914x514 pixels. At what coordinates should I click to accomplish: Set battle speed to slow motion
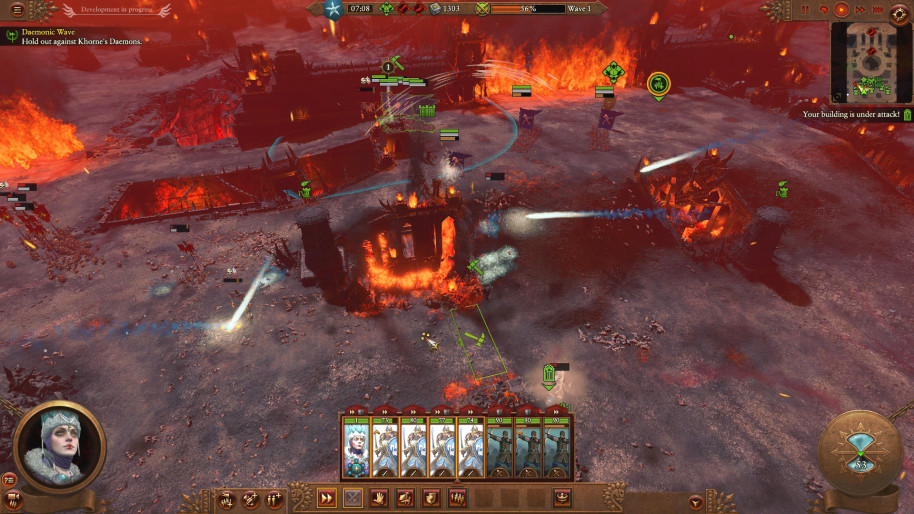click(x=823, y=10)
